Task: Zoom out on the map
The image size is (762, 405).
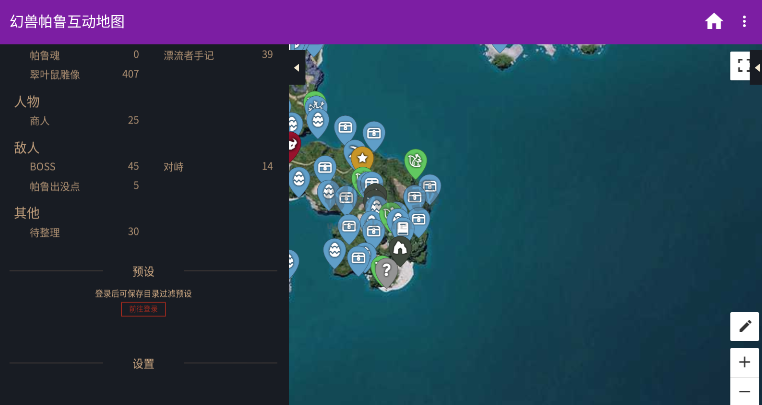Action: [x=744, y=391]
